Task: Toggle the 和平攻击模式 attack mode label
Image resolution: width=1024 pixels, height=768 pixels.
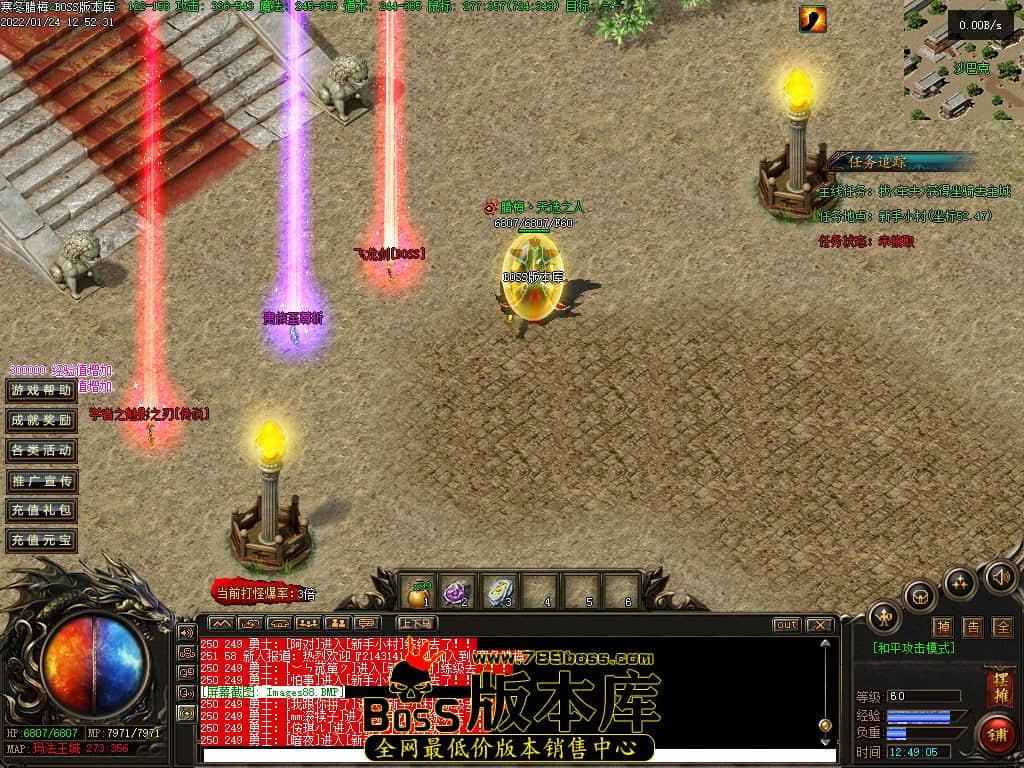Action: click(x=913, y=648)
